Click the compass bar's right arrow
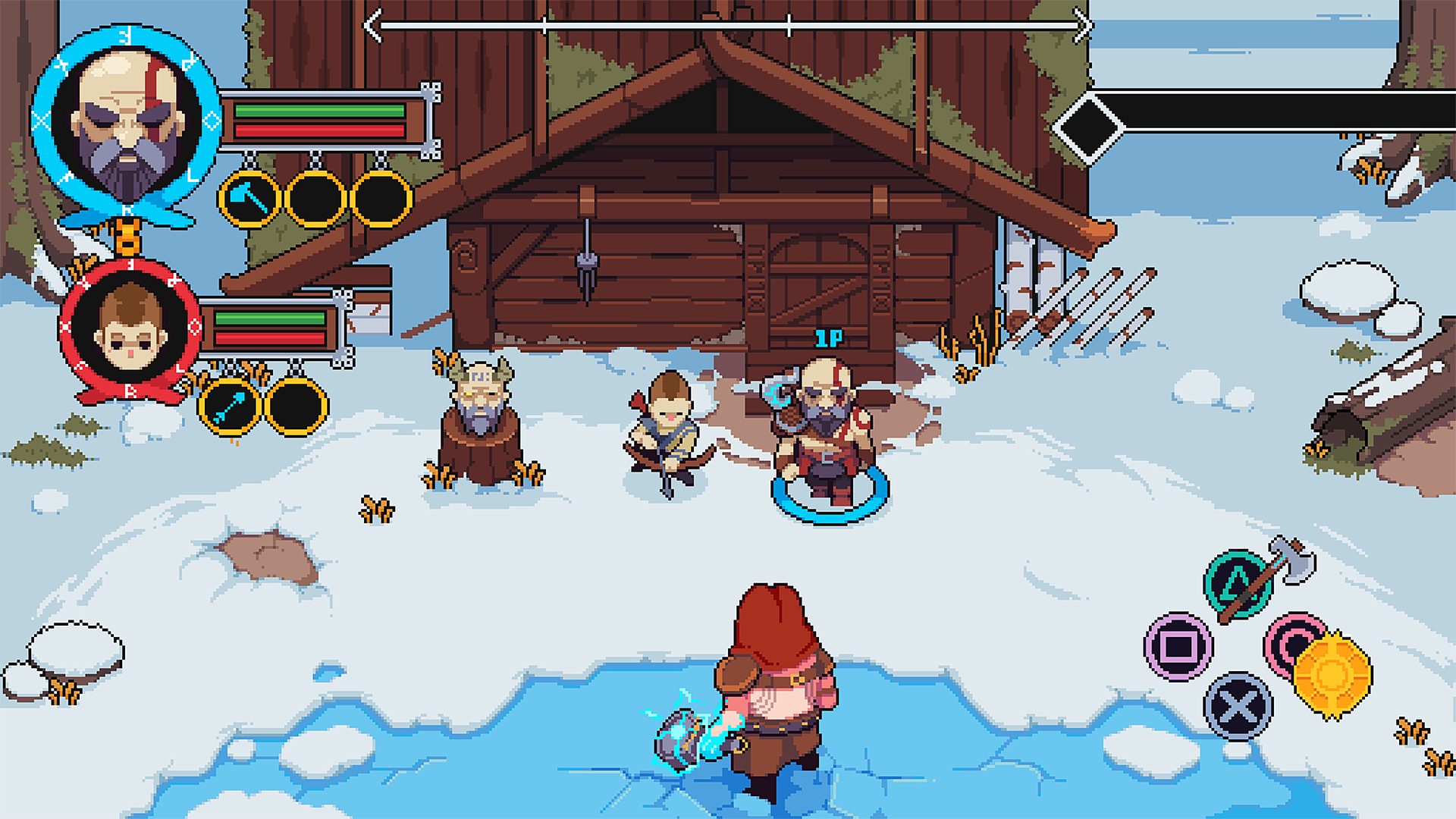1456x819 pixels. [x=1084, y=26]
